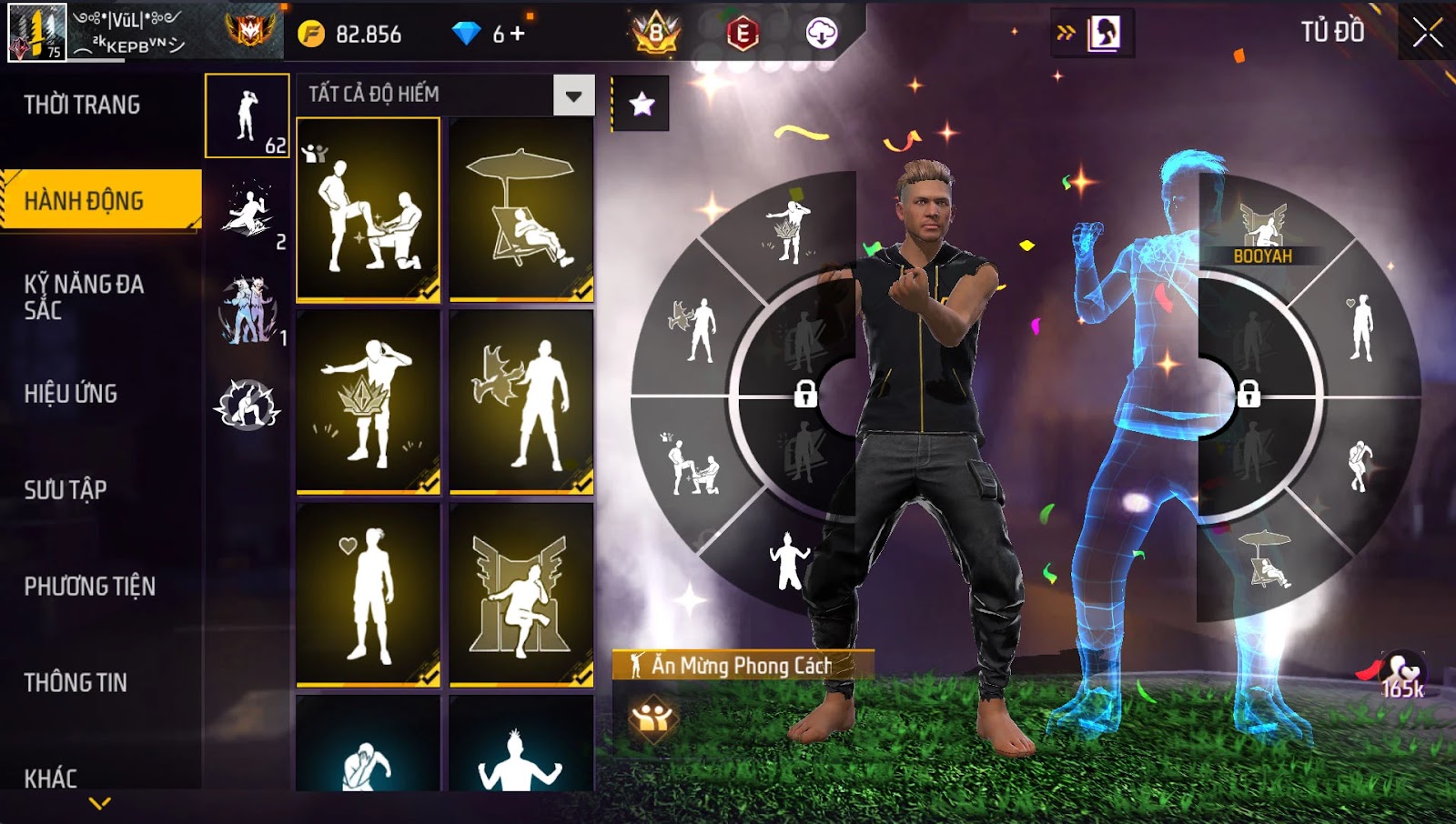The height and width of the screenshot is (824, 1456).
Task: Toggle the star favorites filter
Action: coord(642,104)
